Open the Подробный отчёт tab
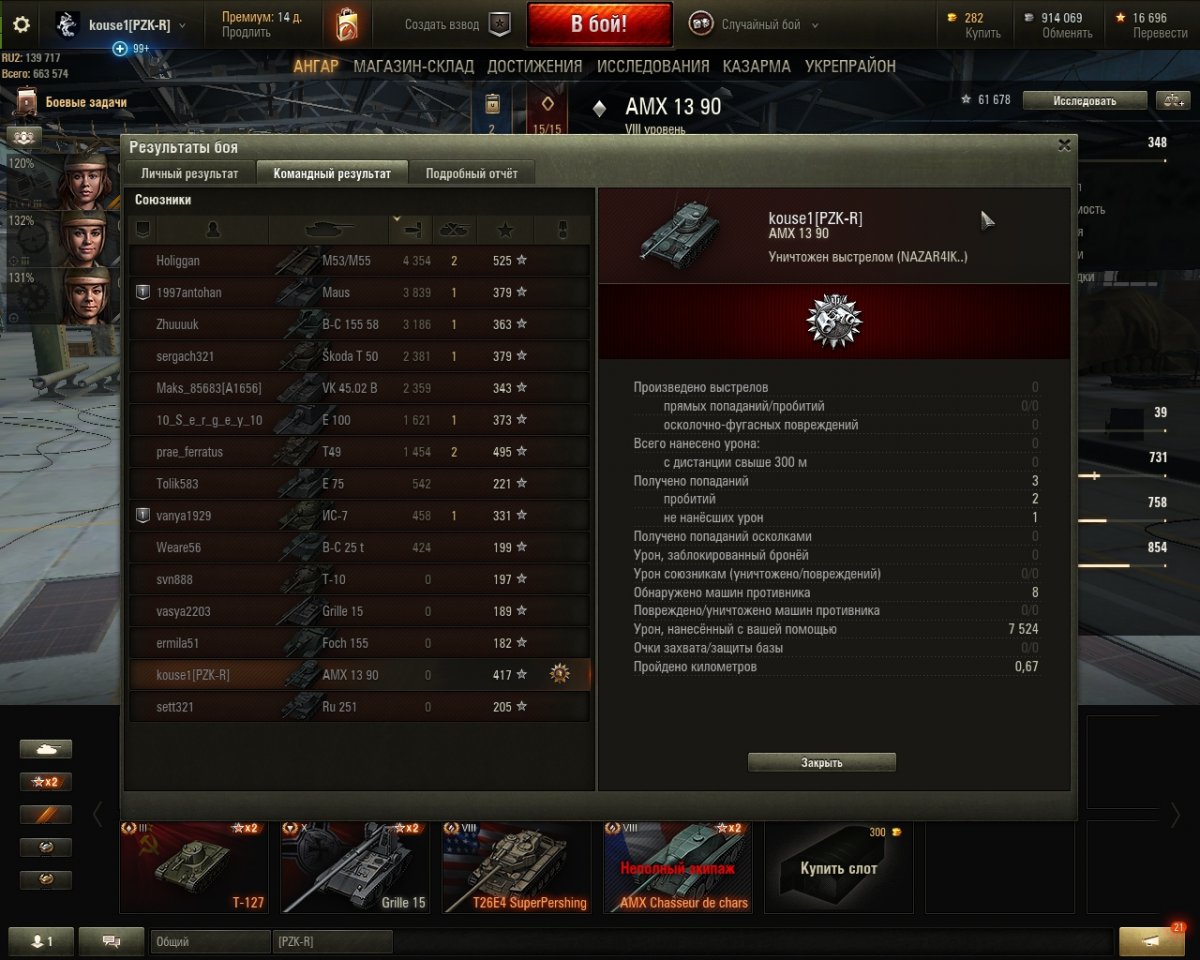This screenshot has width=1200, height=960. click(x=472, y=173)
